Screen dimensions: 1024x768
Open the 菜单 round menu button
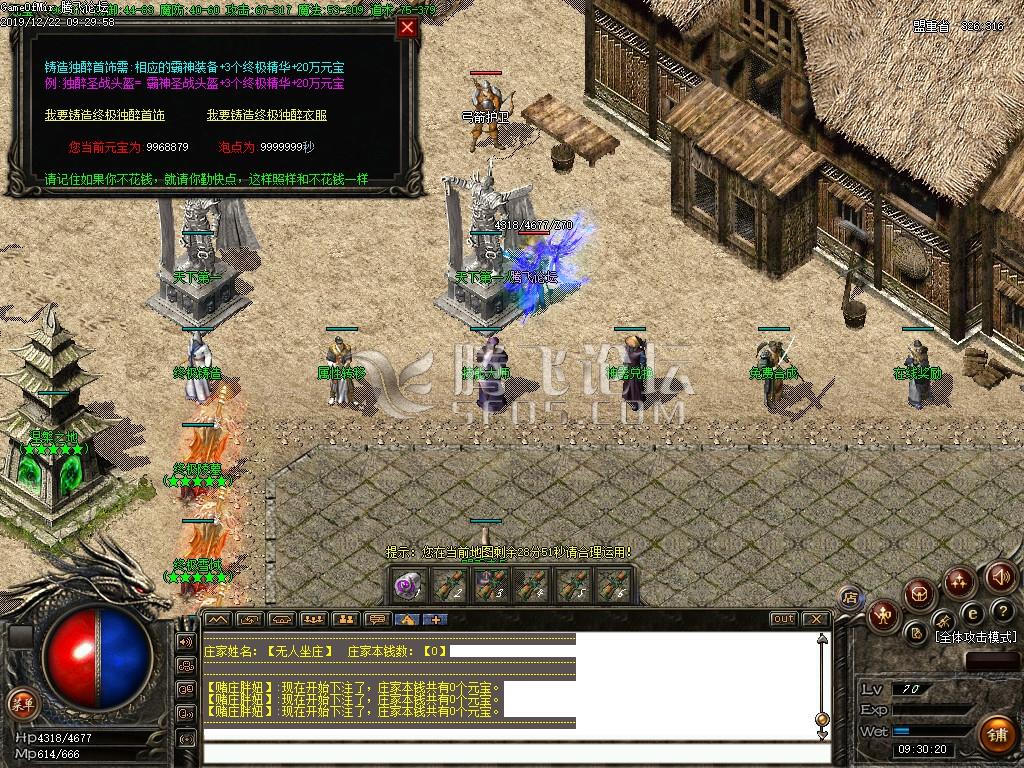[x=20, y=703]
